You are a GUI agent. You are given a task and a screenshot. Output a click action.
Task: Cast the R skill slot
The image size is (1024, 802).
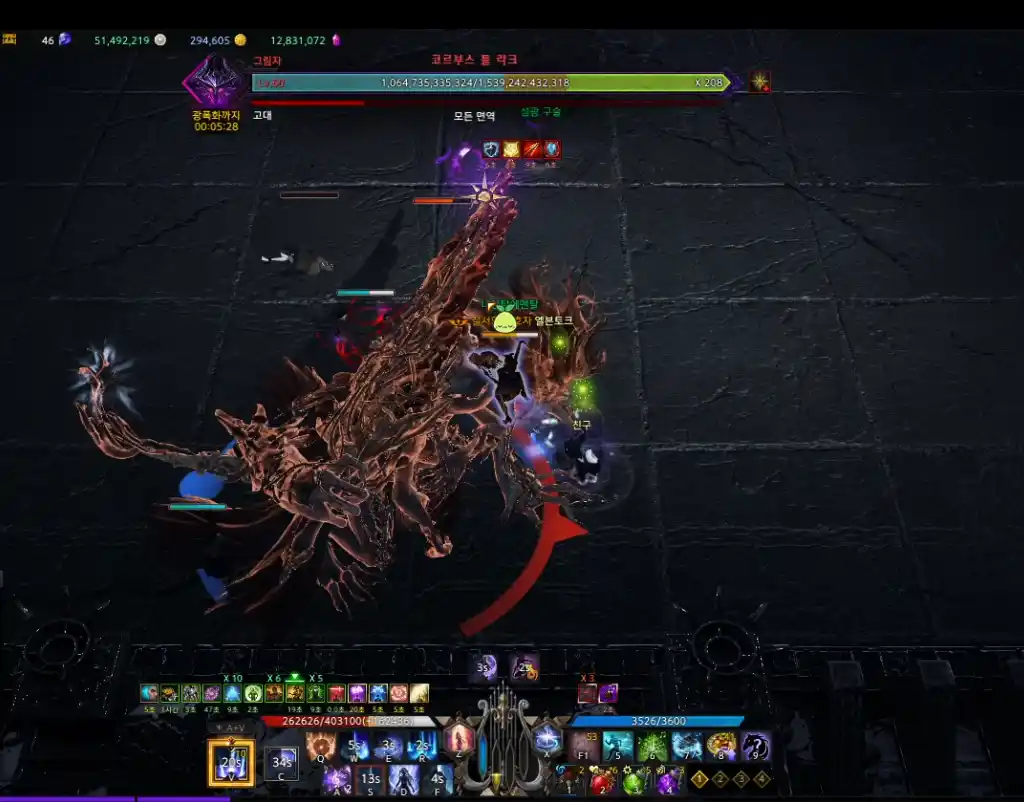click(423, 746)
